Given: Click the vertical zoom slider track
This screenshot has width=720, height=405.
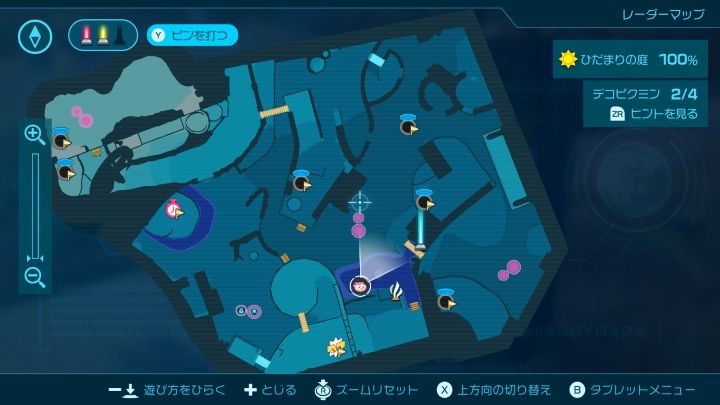Looking at the screenshot, I should (35, 205).
